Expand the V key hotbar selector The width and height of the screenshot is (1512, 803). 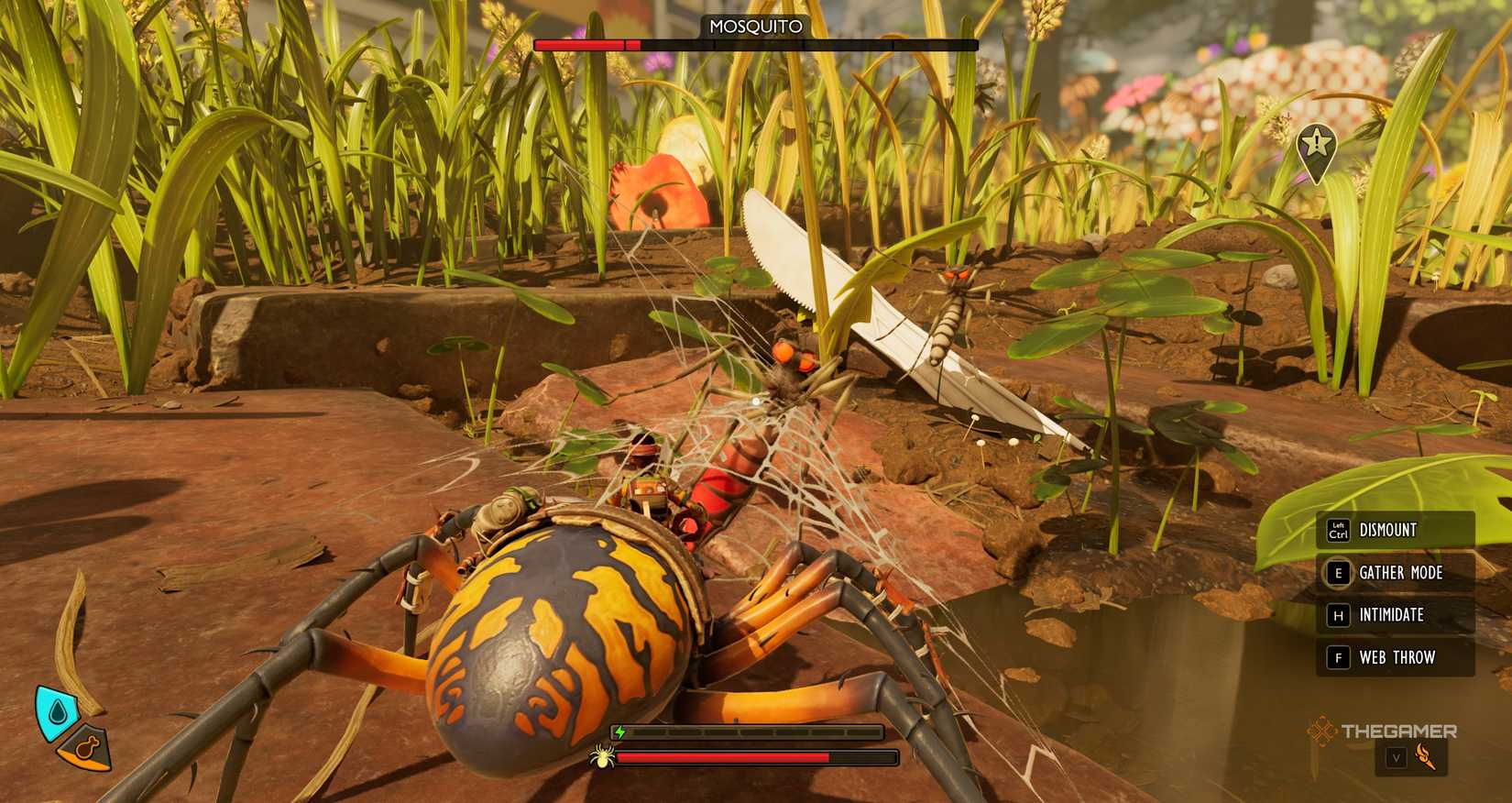pyautogui.click(x=1397, y=759)
